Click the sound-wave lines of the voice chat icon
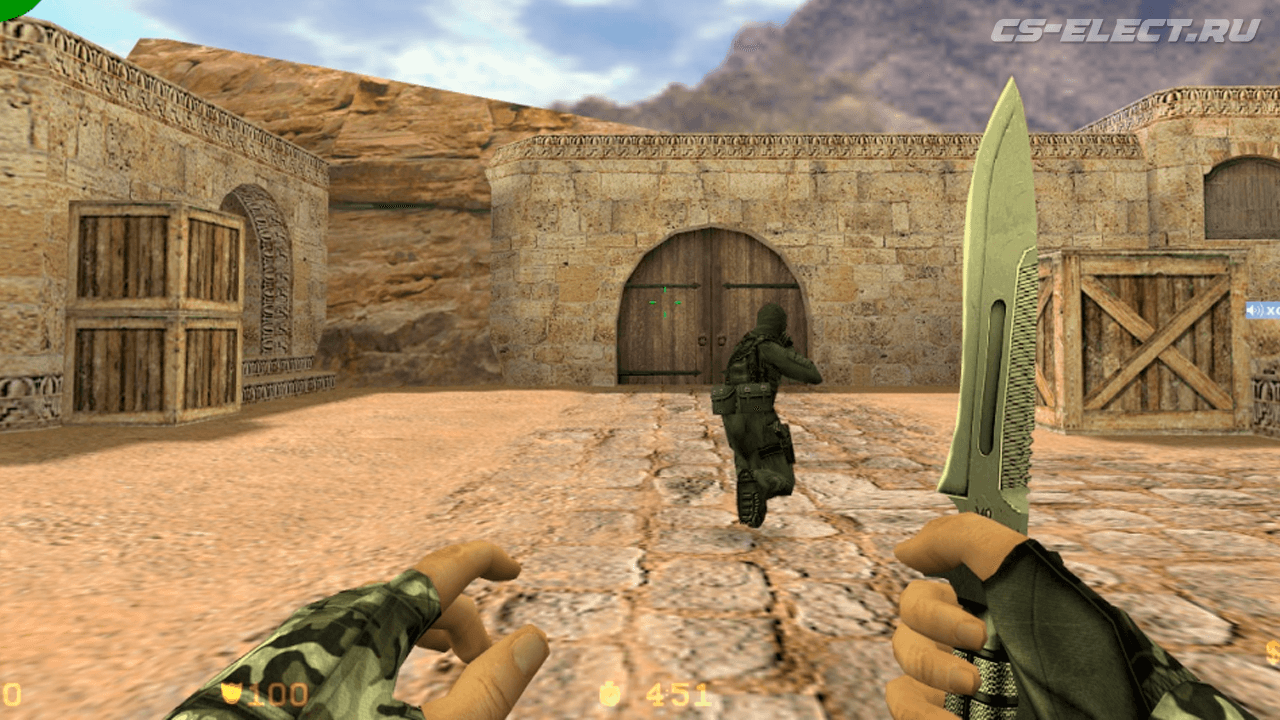 [1261, 310]
